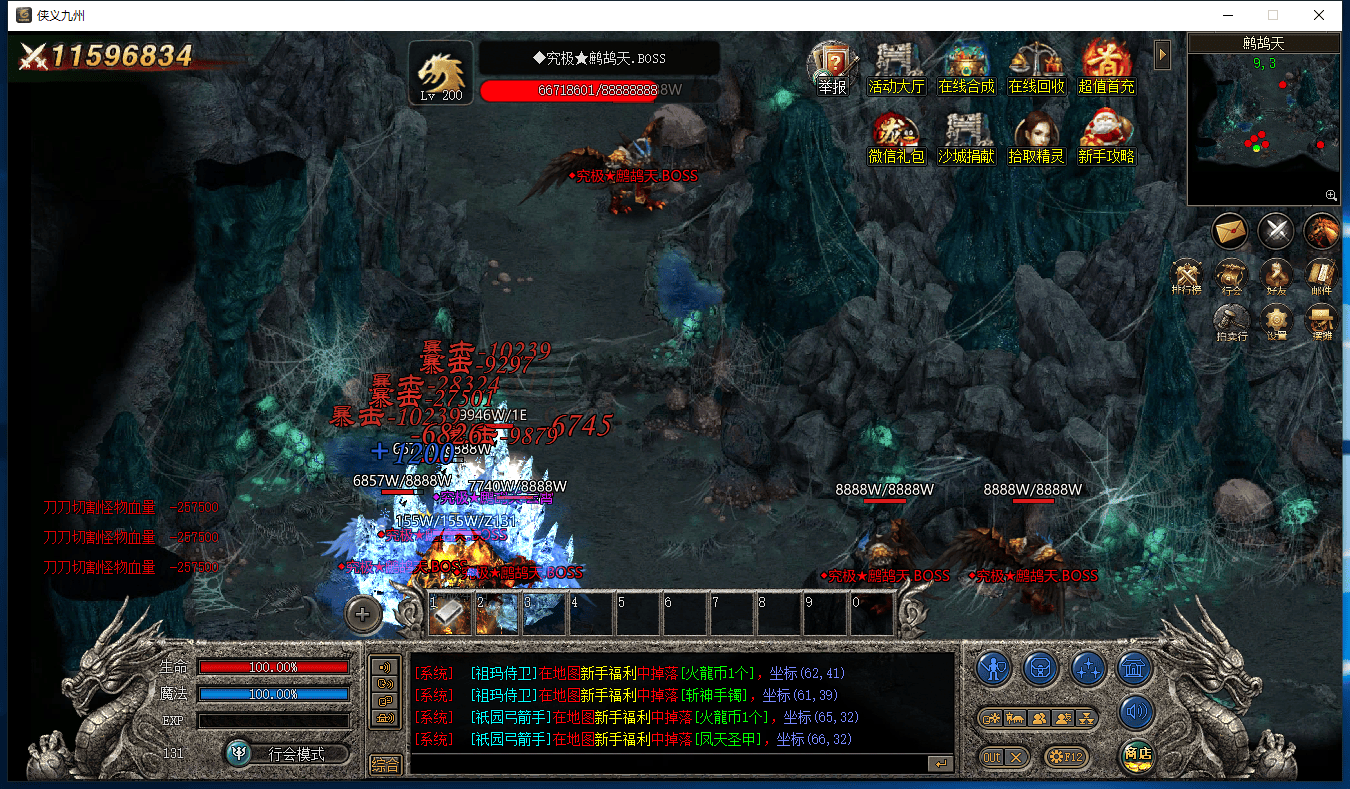
Task: Open the 商店 shop
Action: pyautogui.click(x=1137, y=755)
